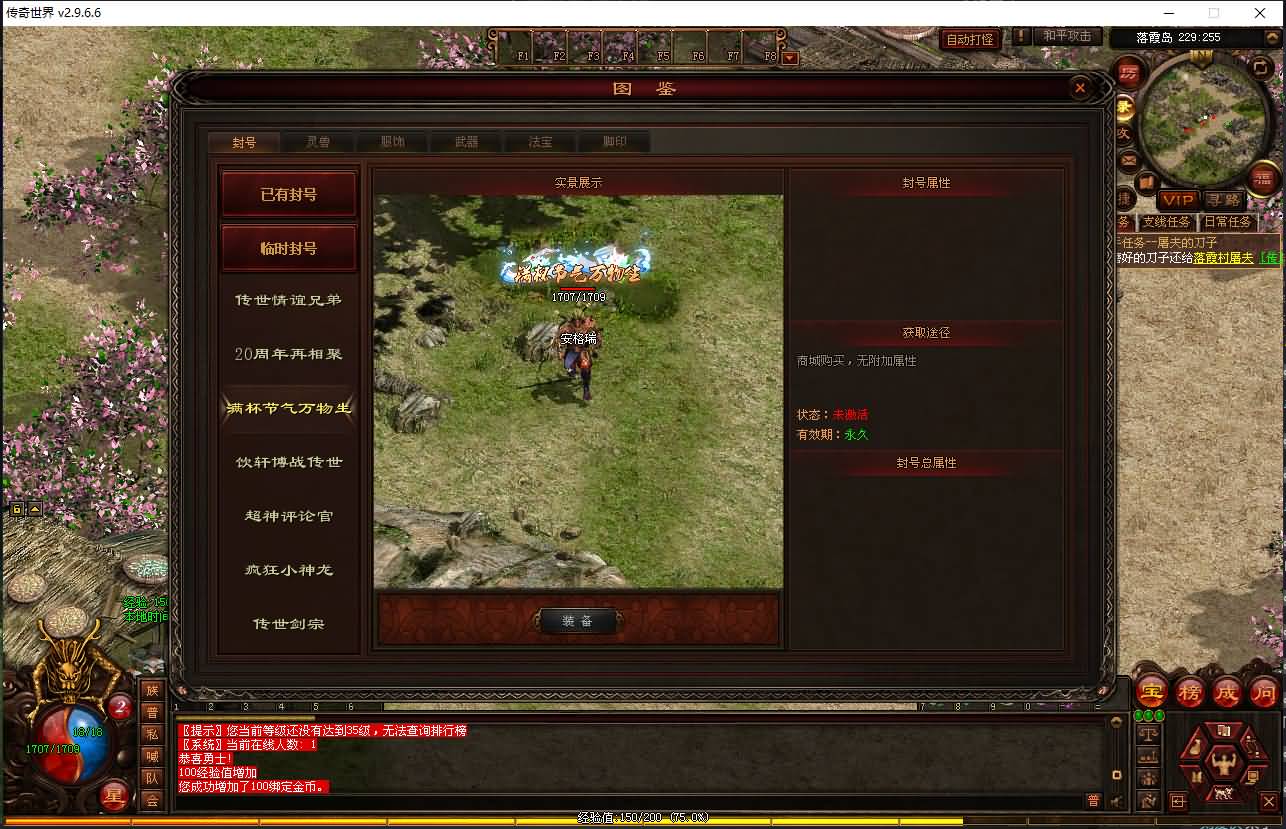The height and width of the screenshot is (829, 1286).
Task: Open the 日常任务 daily quest tab
Action: 1229,221
